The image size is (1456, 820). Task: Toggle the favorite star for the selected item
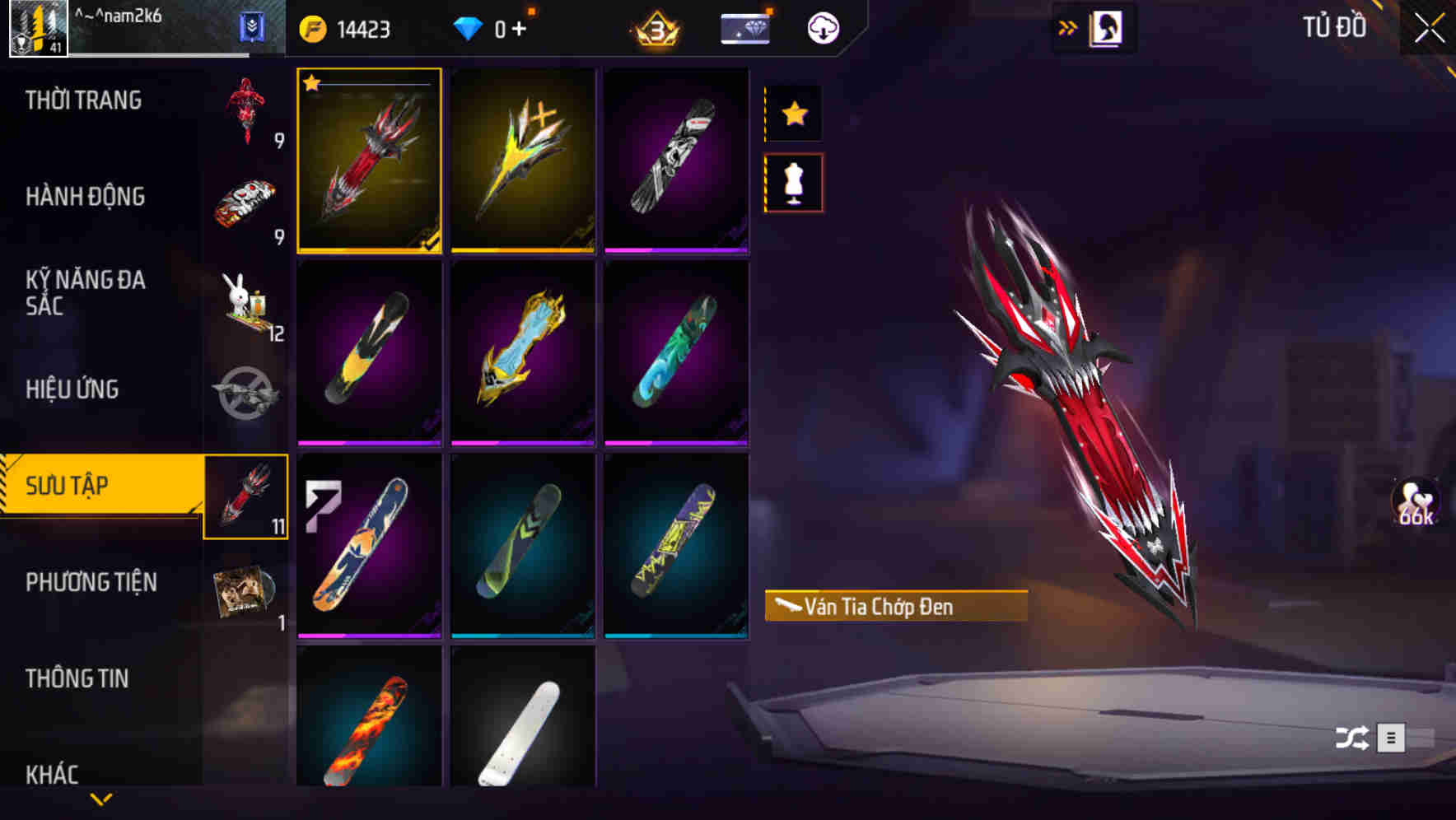tap(793, 115)
